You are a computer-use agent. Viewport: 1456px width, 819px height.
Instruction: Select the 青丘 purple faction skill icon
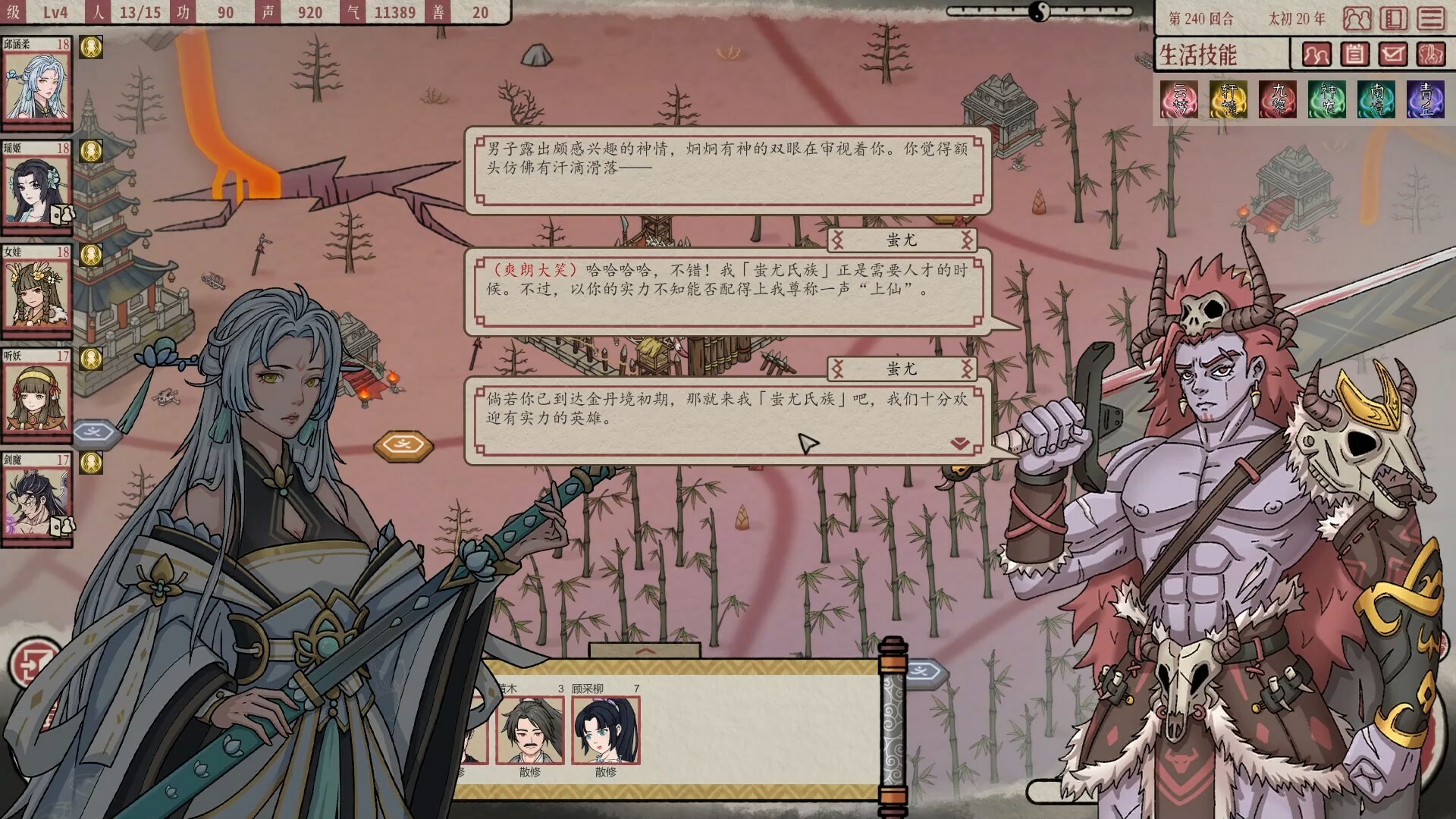click(1426, 99)
